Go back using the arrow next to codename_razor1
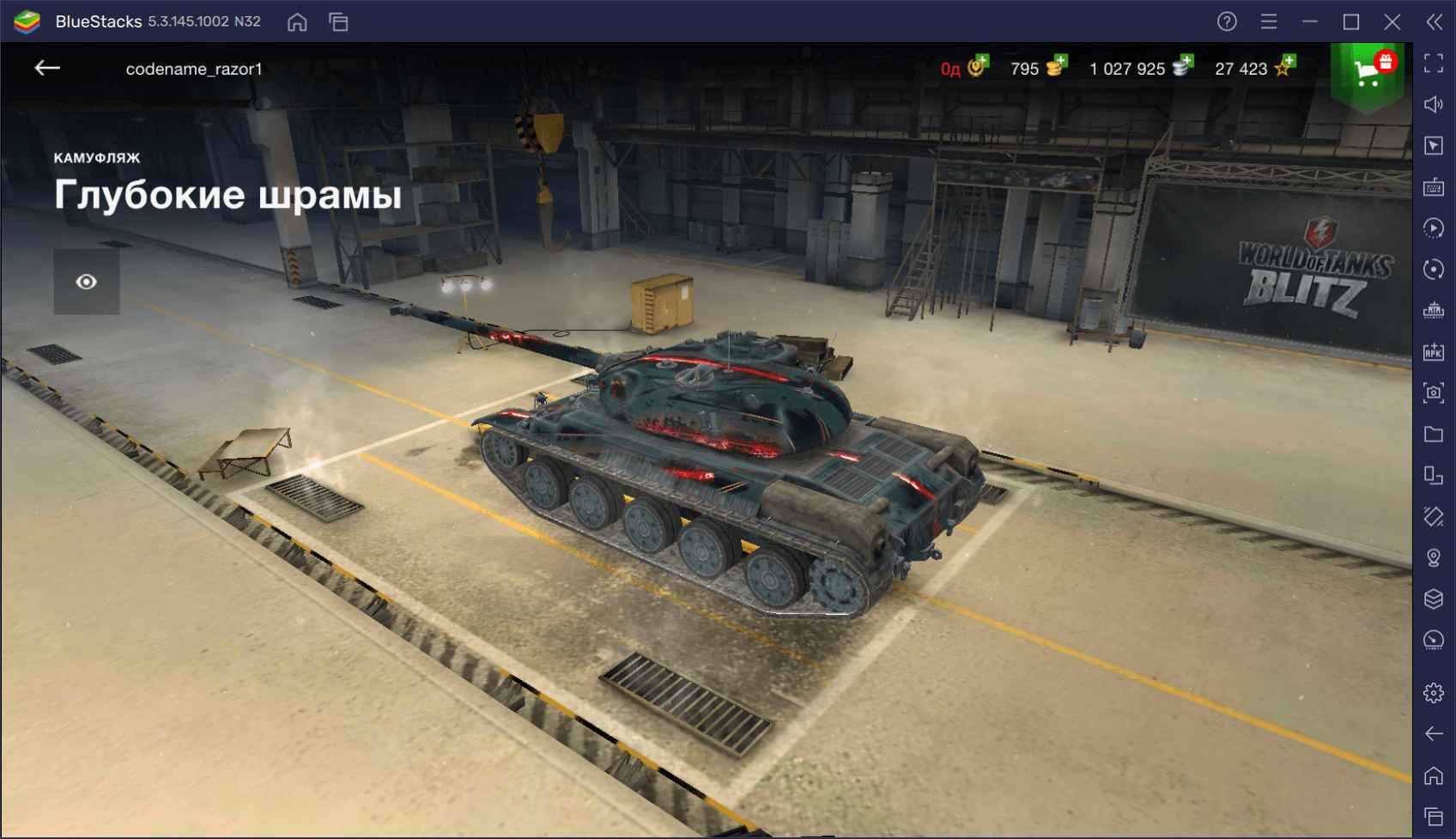This screenshot has width=1456, height=839. (x=47, y=68)
